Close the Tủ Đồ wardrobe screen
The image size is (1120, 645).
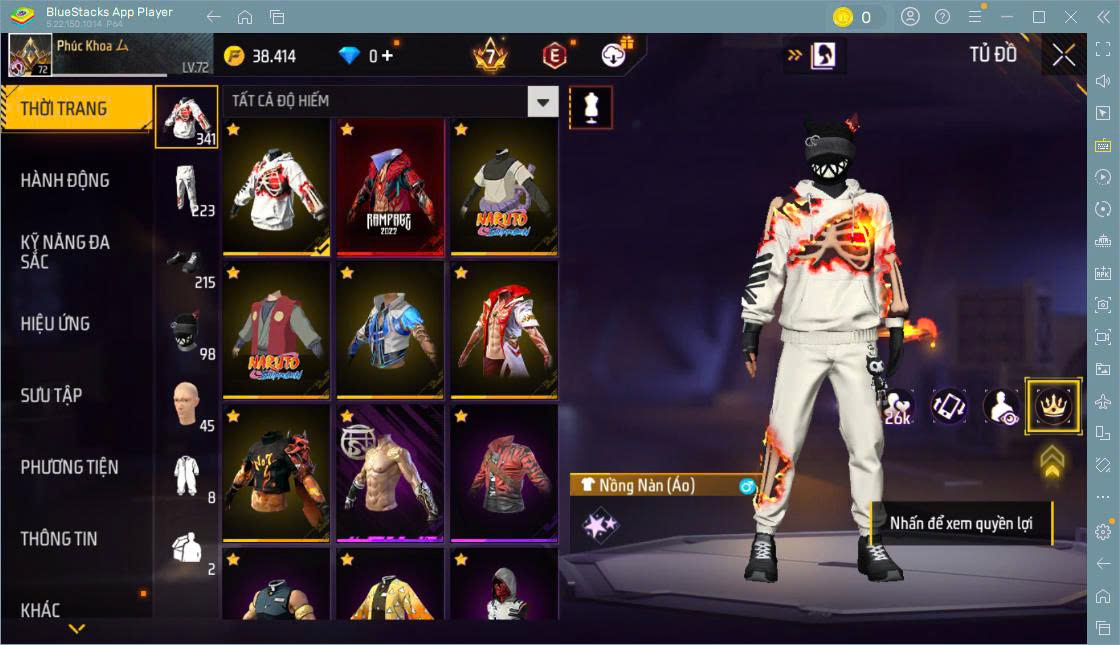[x=1063, y=55]
